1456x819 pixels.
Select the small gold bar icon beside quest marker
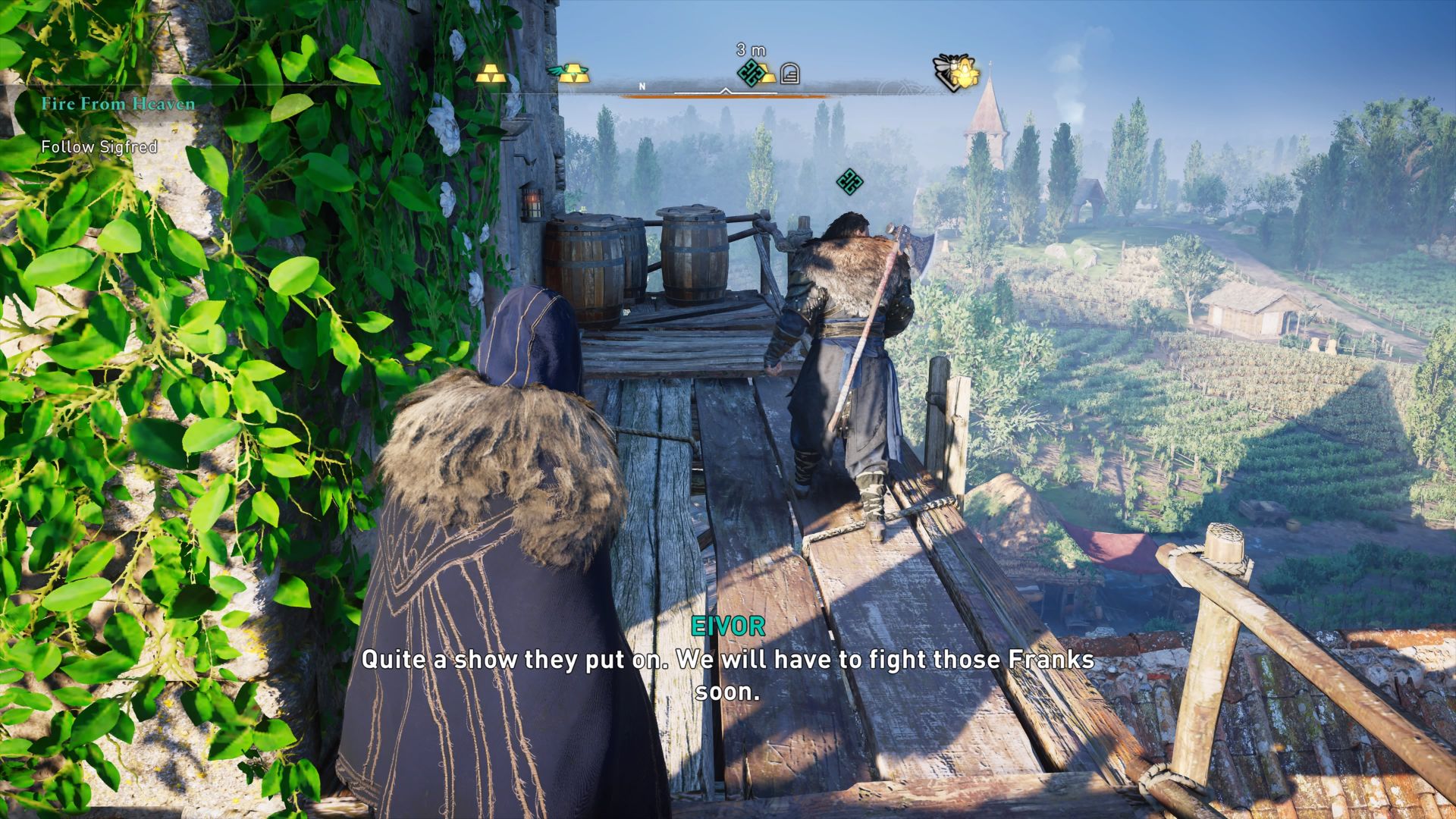pos(768,76)
